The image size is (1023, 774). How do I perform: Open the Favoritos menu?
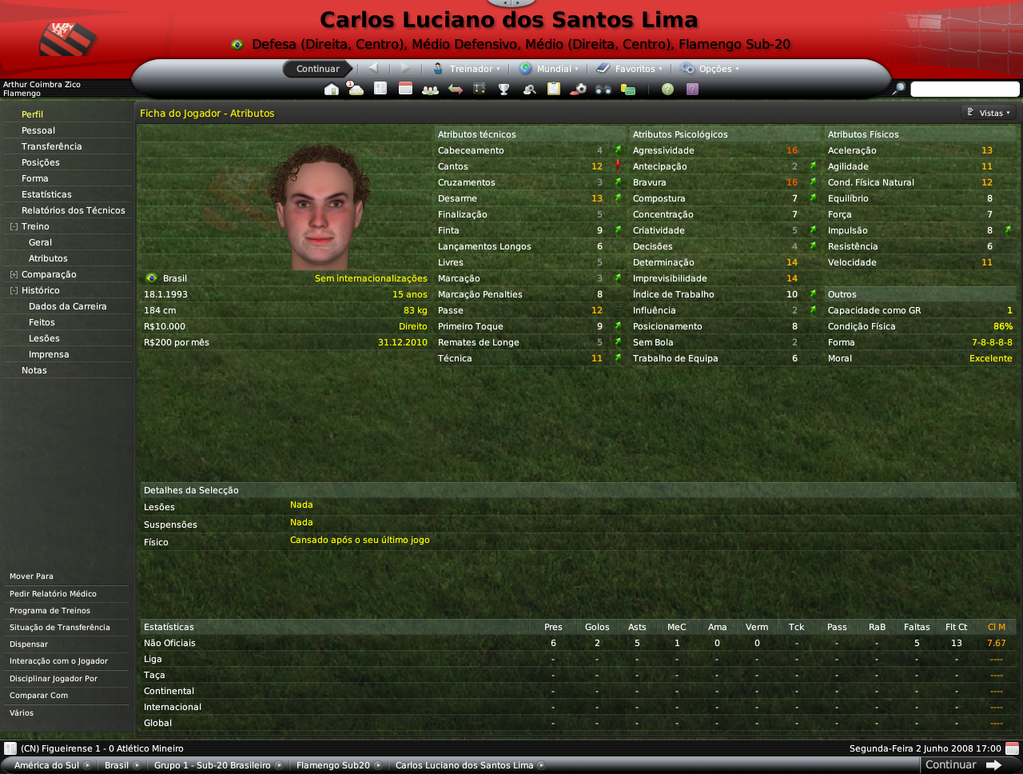pos(627,69)
